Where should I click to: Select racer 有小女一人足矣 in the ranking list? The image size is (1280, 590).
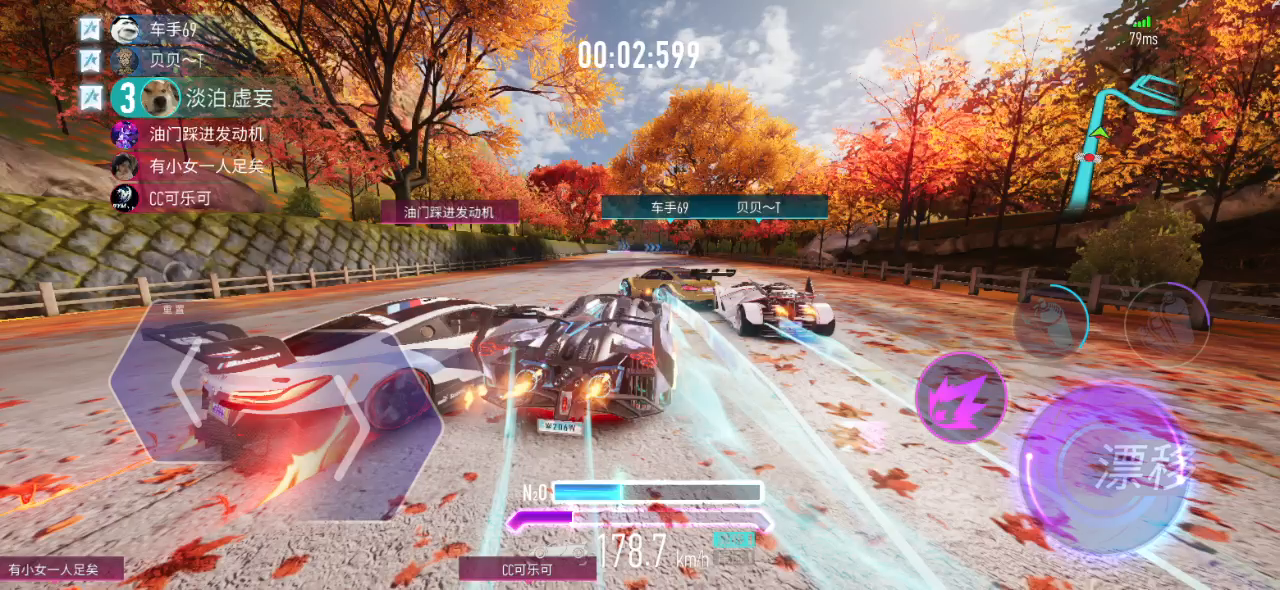(x=206, y=166)
